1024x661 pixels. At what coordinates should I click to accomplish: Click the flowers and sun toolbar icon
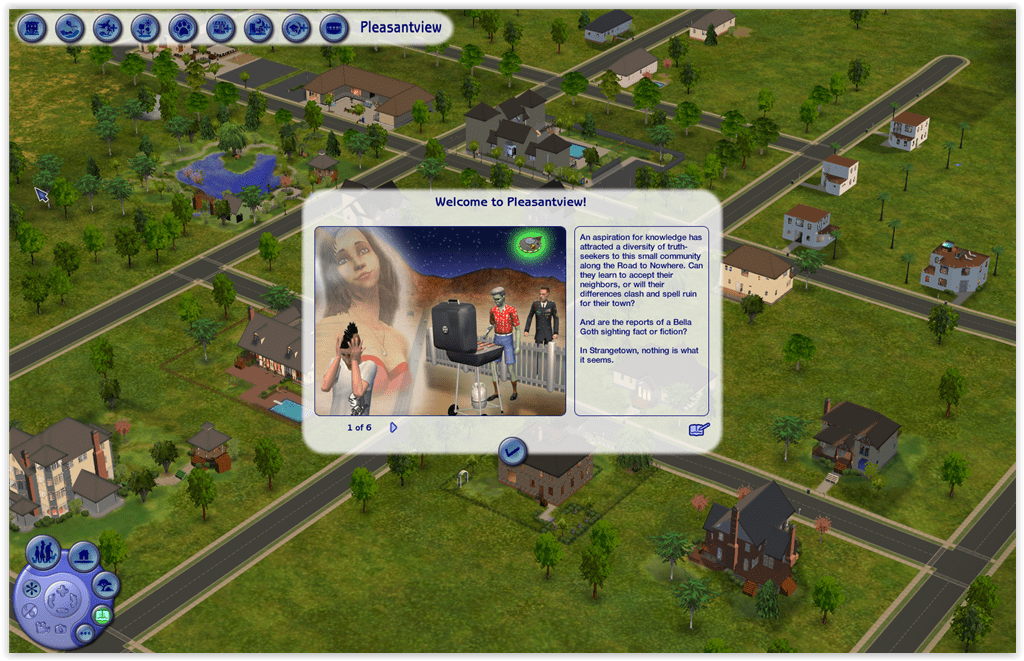[145, 27]
